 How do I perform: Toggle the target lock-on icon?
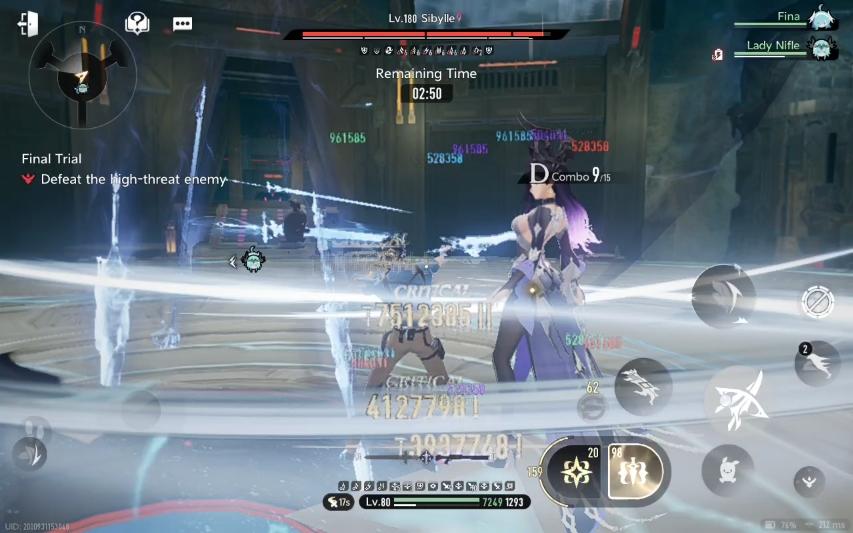pyautogui.click(x=817, y=302)
